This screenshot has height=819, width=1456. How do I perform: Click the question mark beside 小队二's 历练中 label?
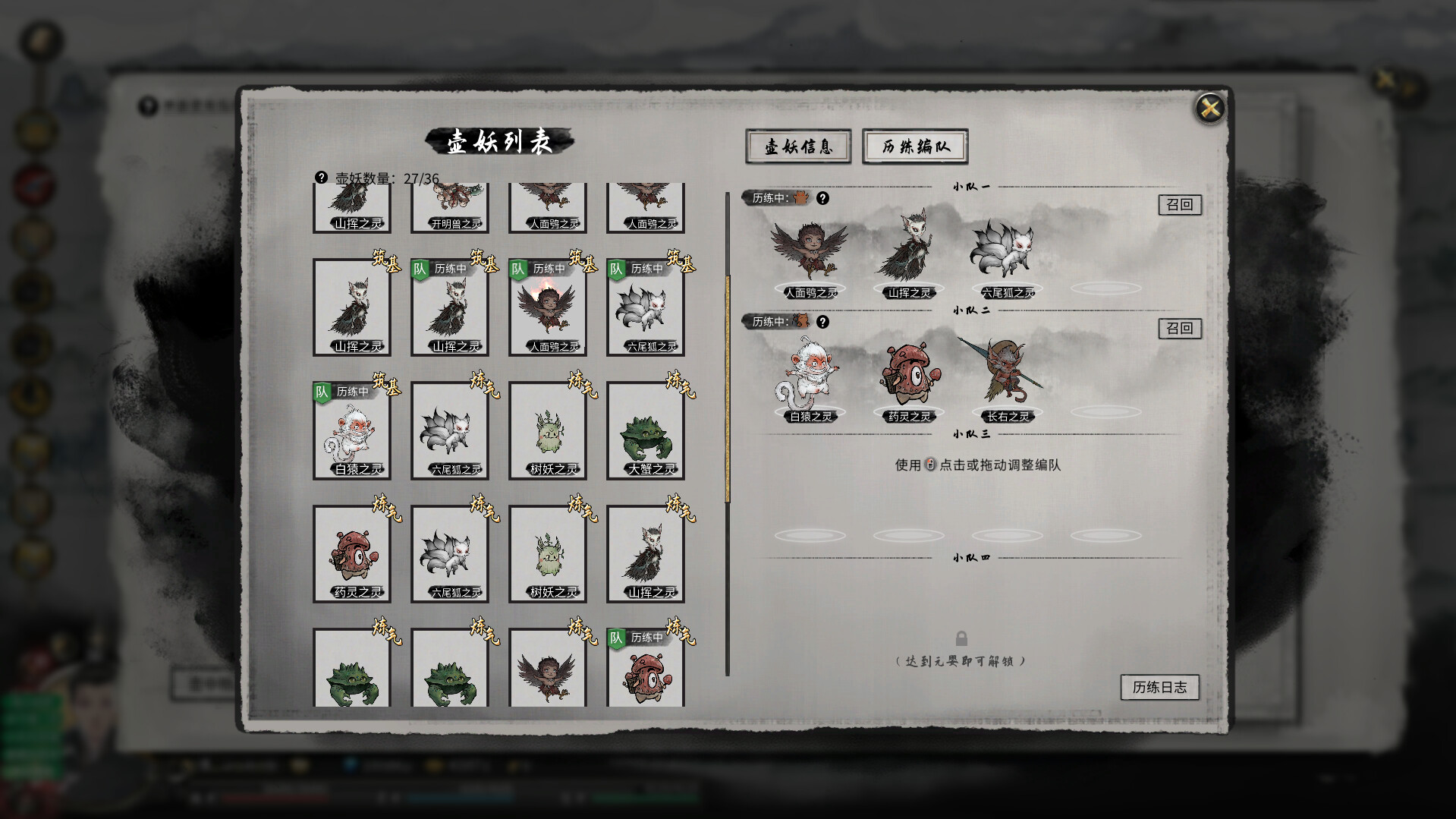pos(824,320)
